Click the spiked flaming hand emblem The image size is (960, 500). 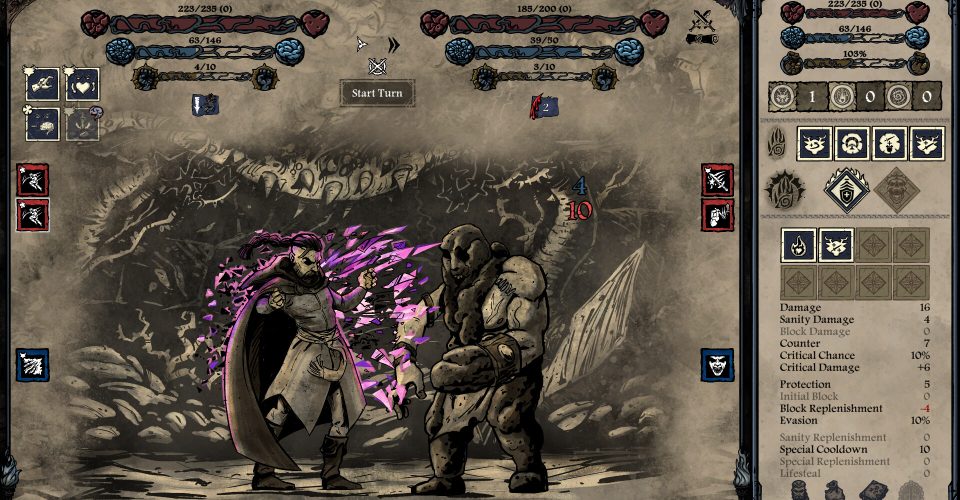pyautogui.click(x=784, y=189)
